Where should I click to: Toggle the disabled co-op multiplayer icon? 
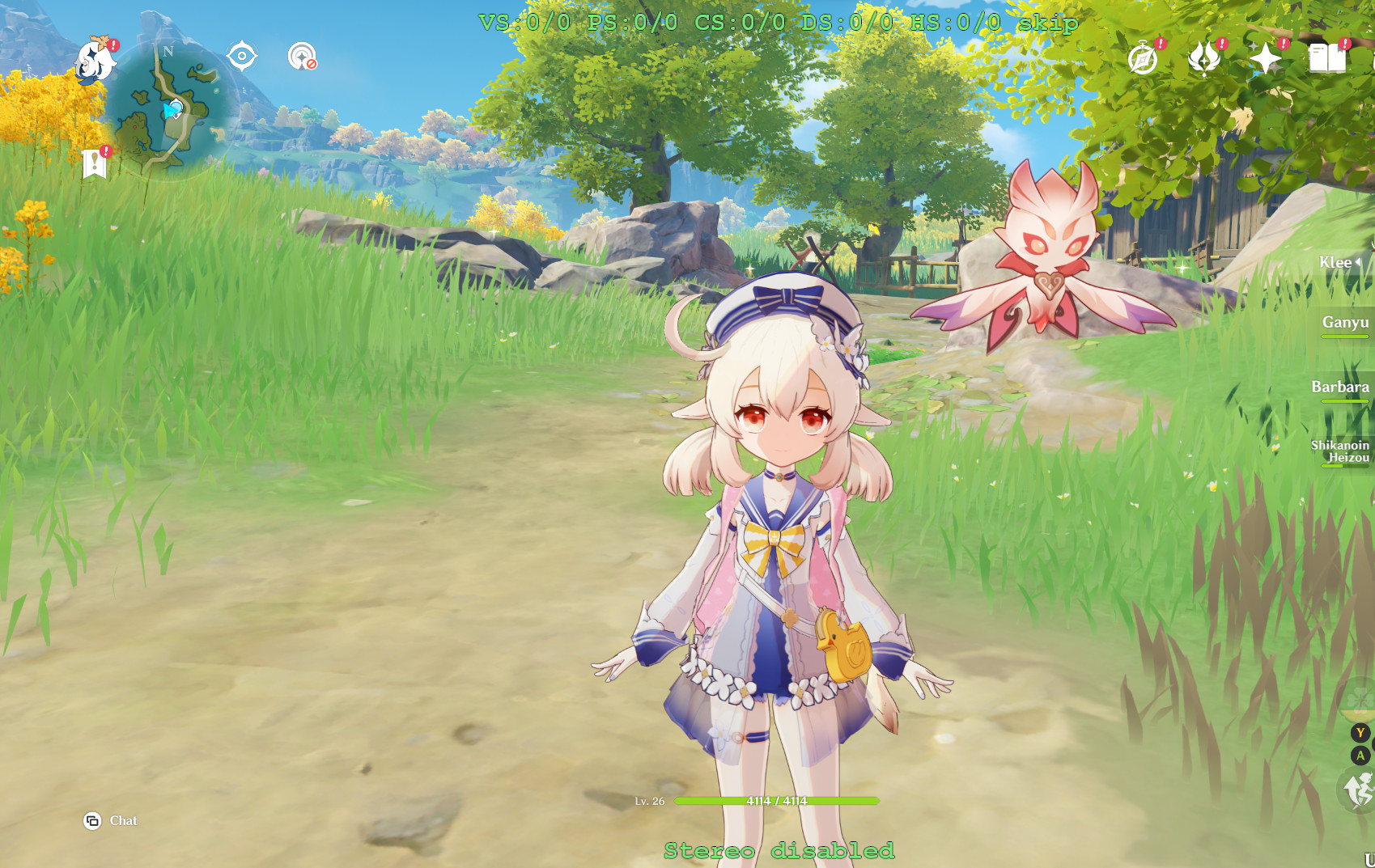[x=299, y=57]
